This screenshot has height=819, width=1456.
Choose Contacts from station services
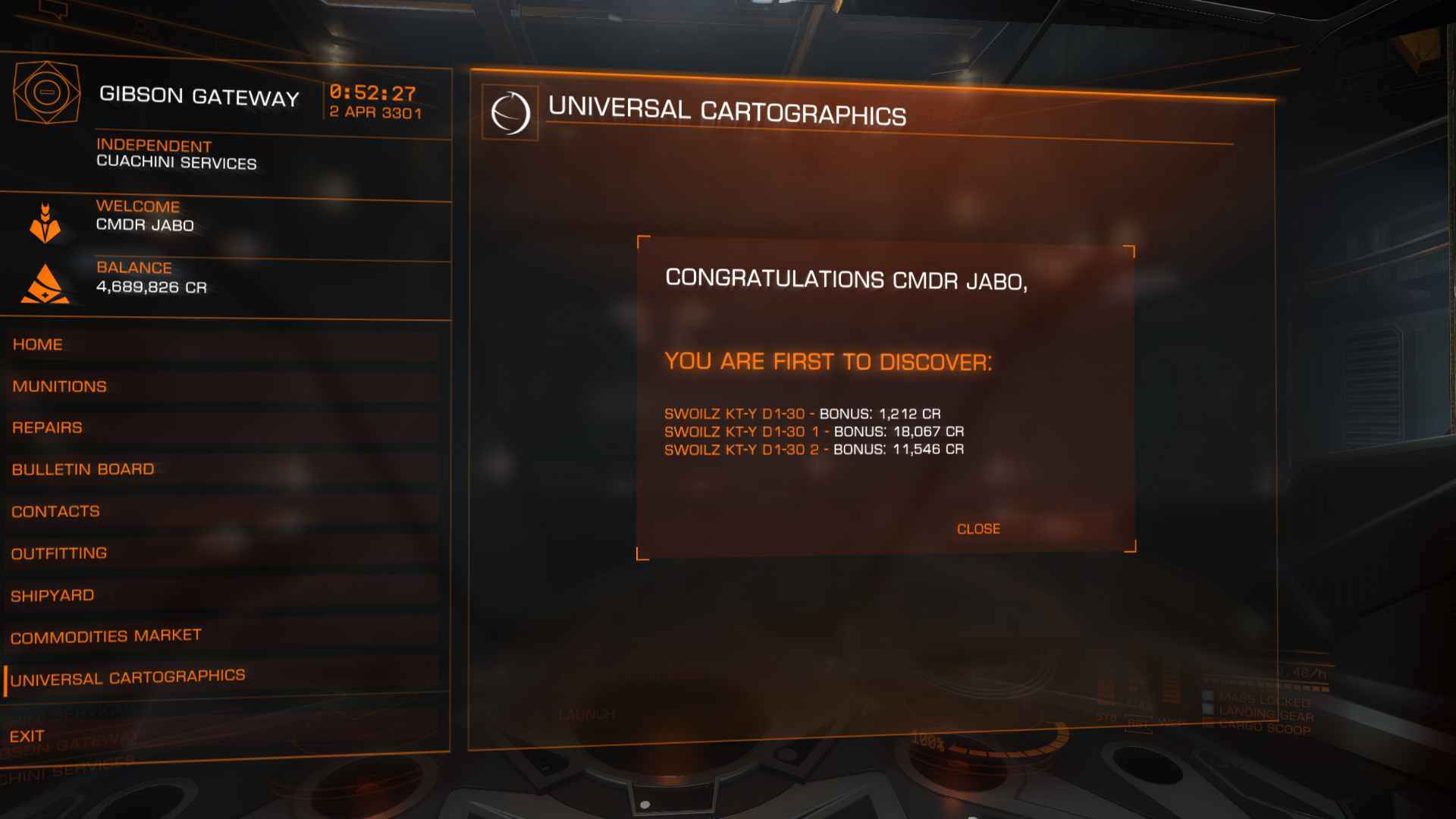tap(56, 511)
